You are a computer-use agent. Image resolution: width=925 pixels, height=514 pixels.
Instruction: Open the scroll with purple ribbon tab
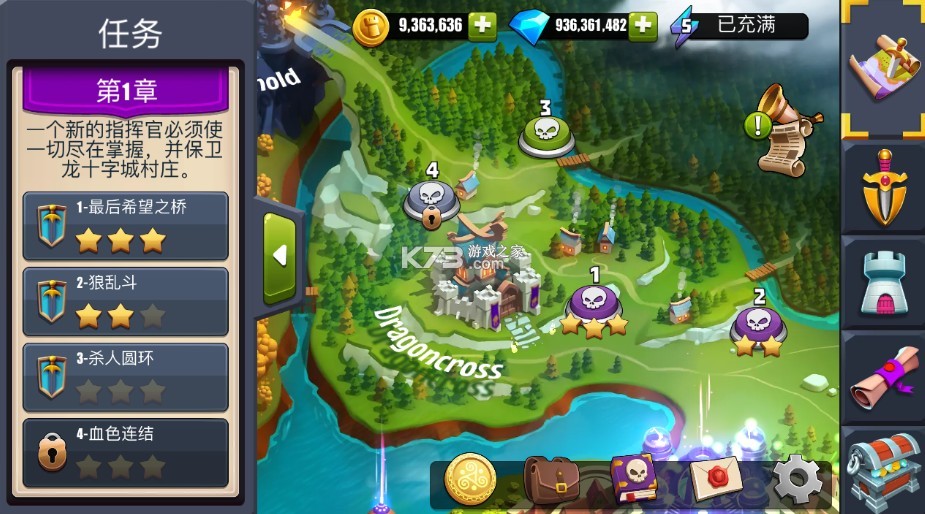click(883, 378)
